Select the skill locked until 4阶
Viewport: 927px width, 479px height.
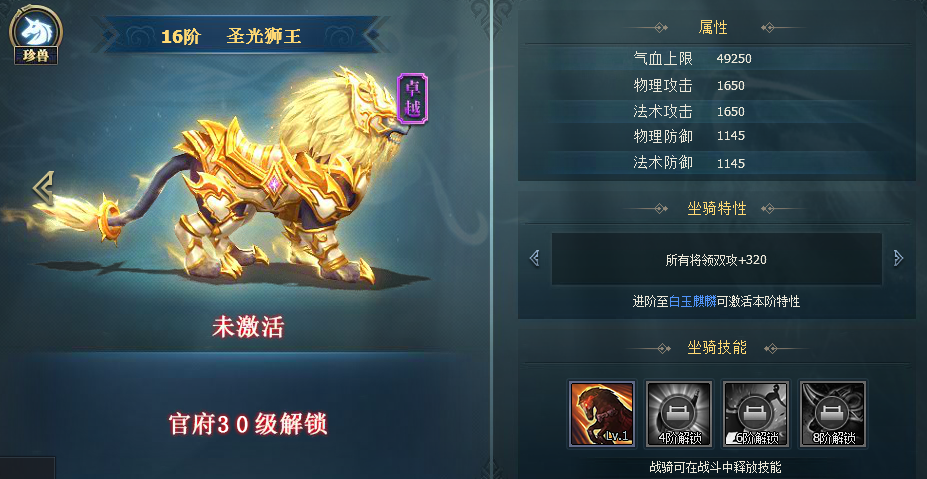click(x=679, y=413)
